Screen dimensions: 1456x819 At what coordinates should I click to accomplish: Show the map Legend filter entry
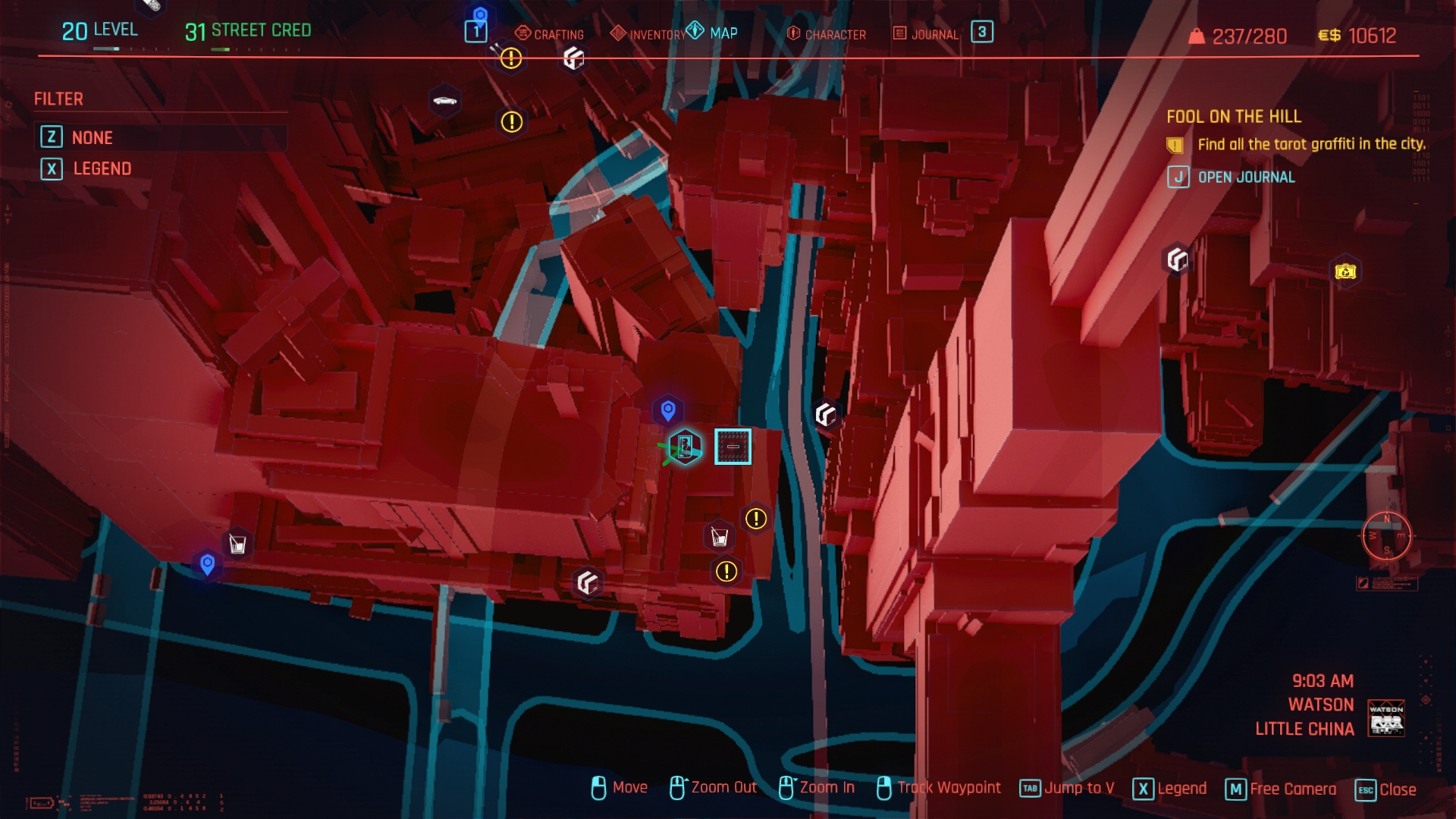(102, 168)
